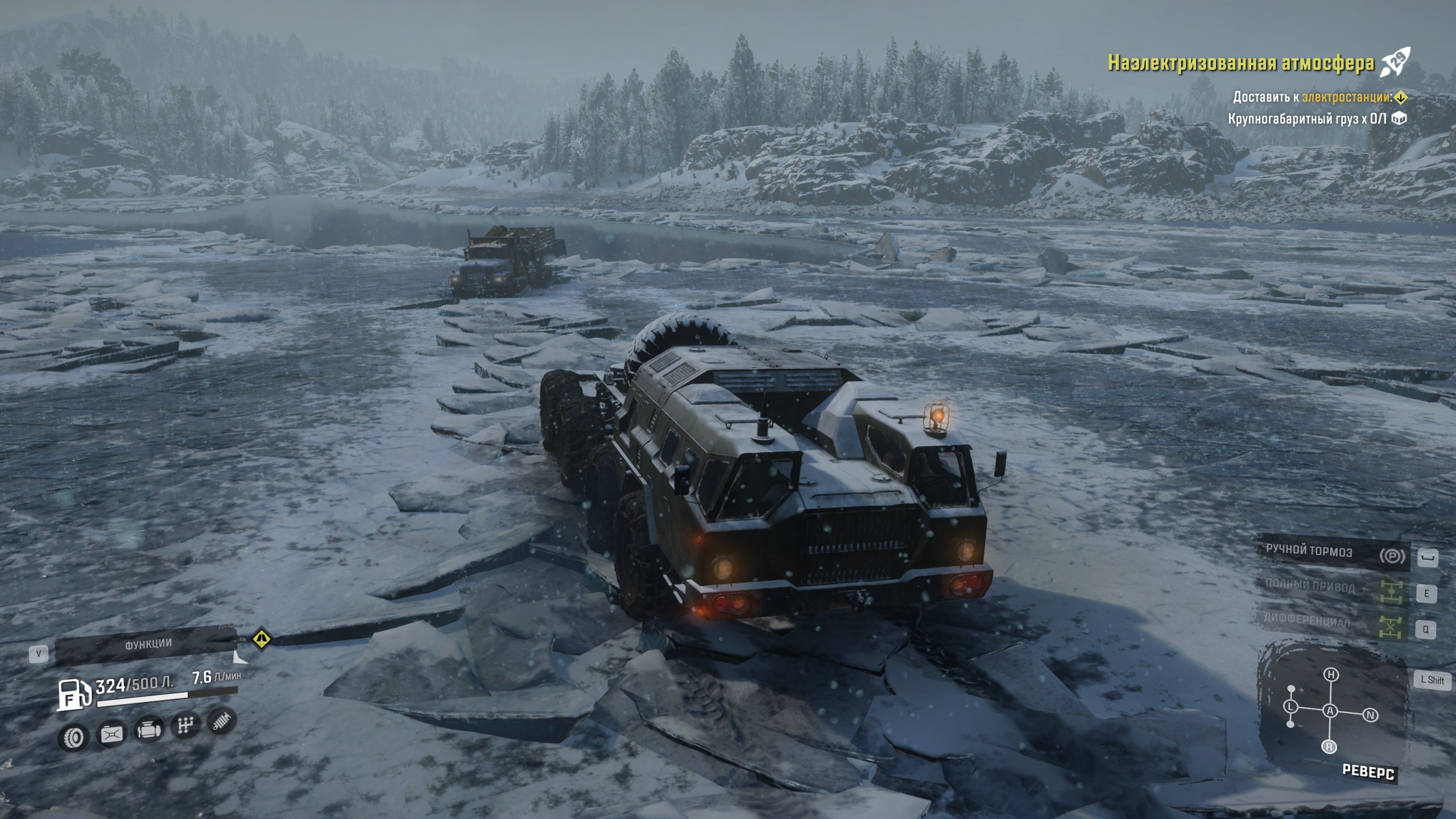Click the электростанции destination link
This screenshot has width=1456, height=819.
coord(1346,97)
